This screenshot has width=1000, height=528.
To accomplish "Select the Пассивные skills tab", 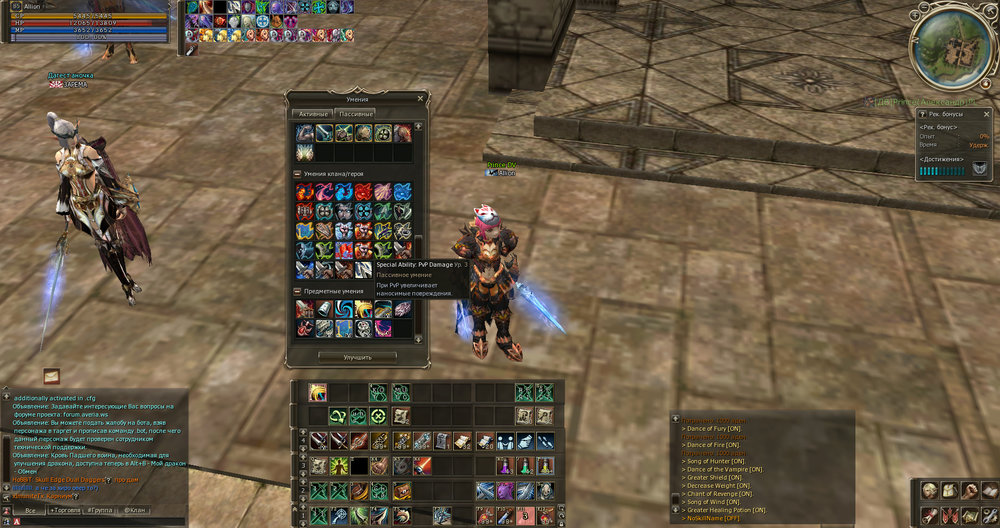I will (355, 114).
